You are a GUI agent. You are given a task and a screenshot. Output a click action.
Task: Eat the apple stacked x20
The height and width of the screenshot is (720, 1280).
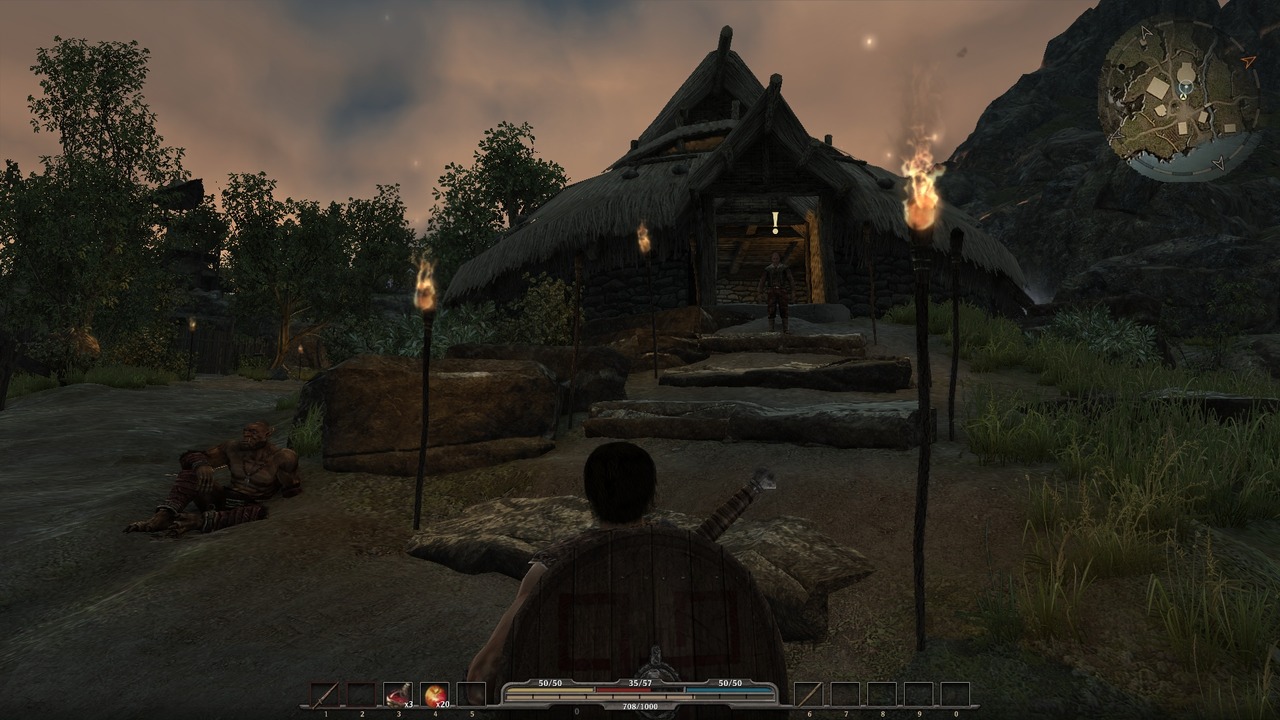[434, 694]
